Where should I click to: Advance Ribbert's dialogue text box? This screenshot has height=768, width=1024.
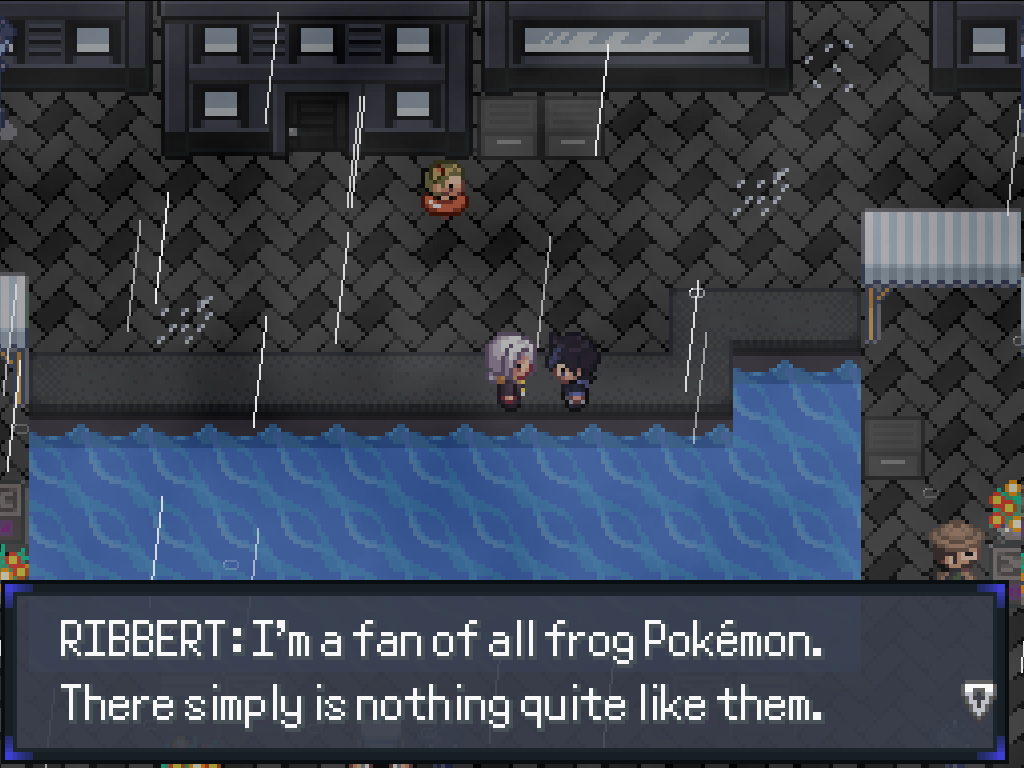pos(500,672)
